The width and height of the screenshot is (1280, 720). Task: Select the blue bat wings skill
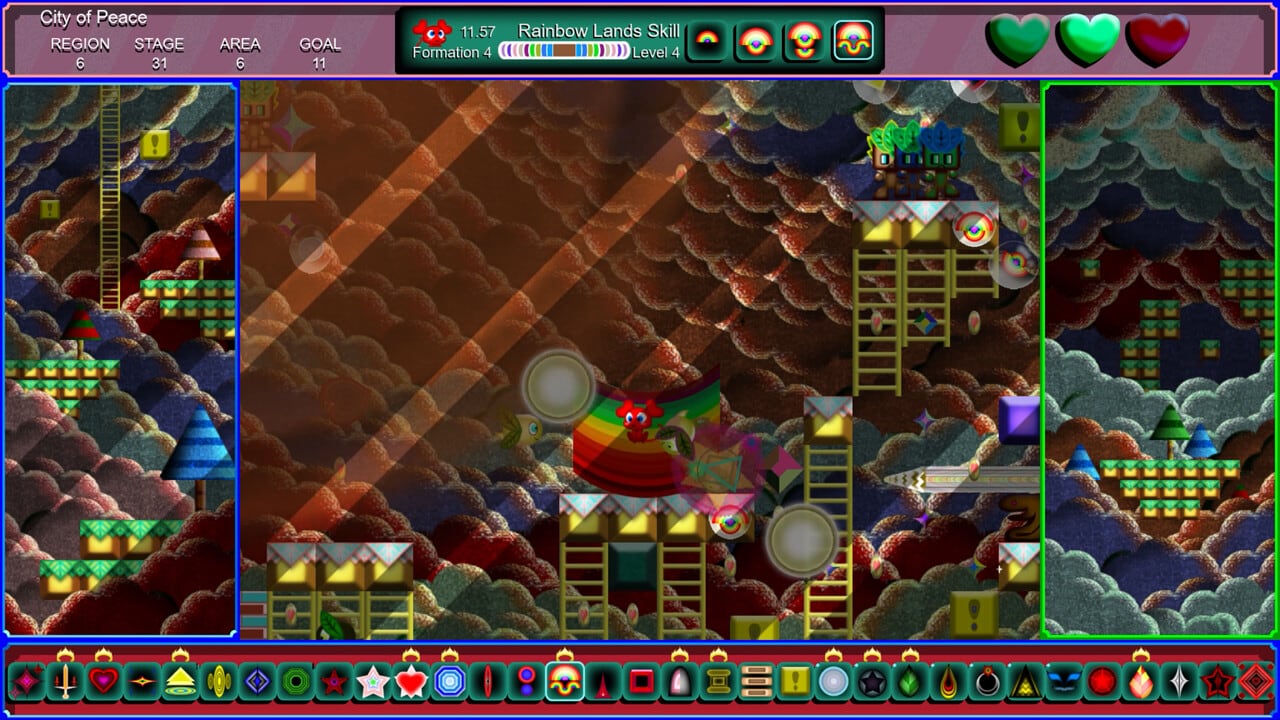(x=1063, y=682)
